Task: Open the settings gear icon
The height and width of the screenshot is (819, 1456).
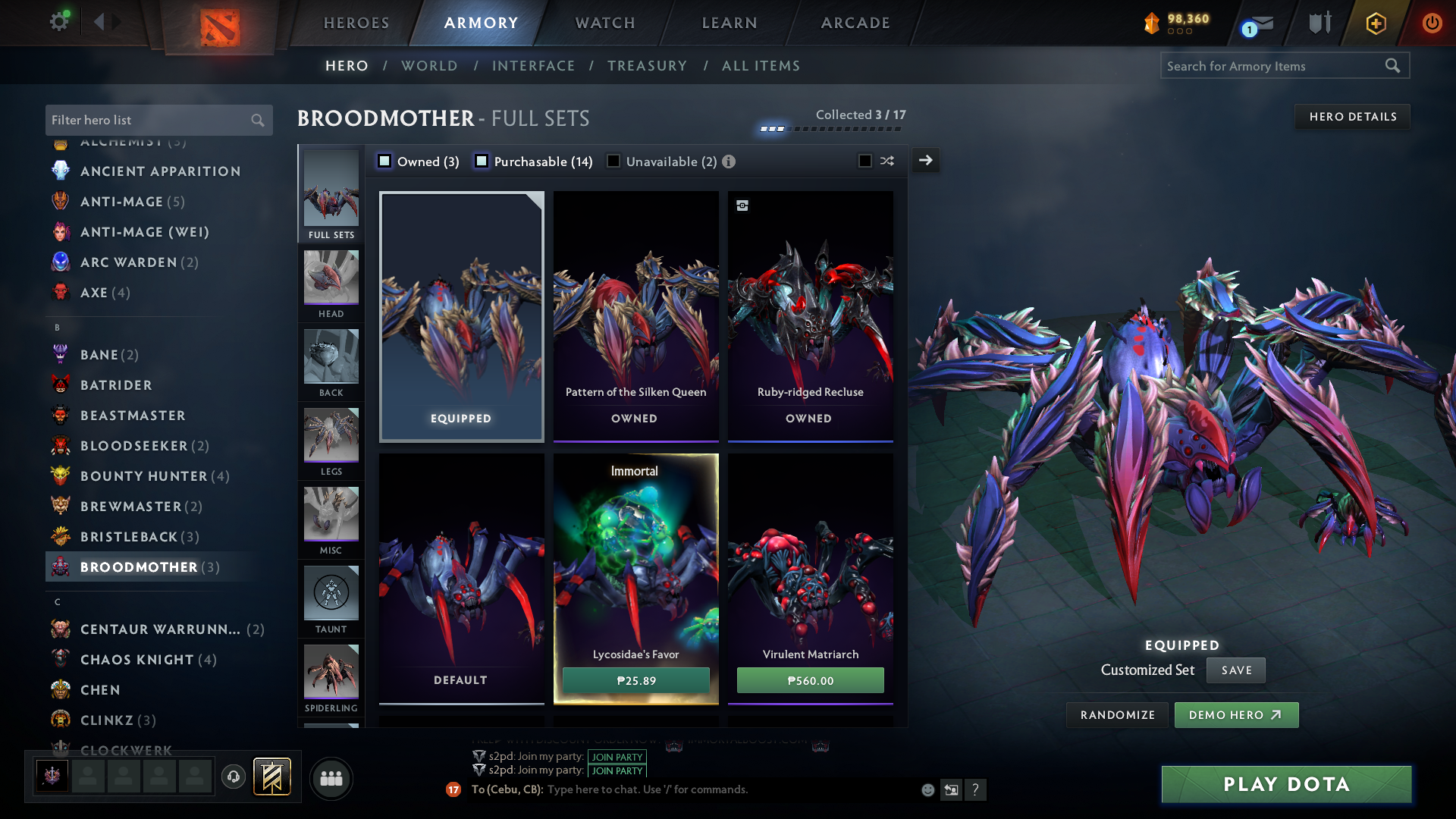Action: tap(58, 21)
